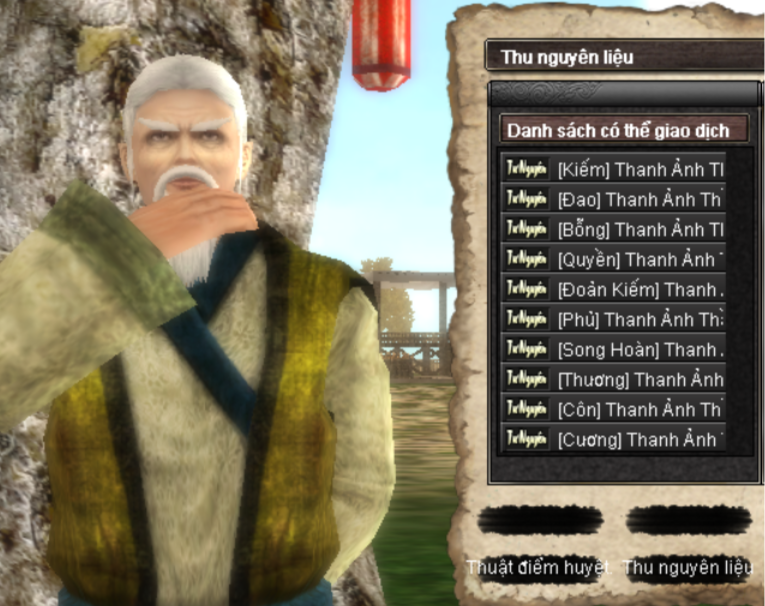Viewport: 765px width, 606px height.
Task: Select the [Đoản Kiếm] Thanh entry
Action: (613, 289)
